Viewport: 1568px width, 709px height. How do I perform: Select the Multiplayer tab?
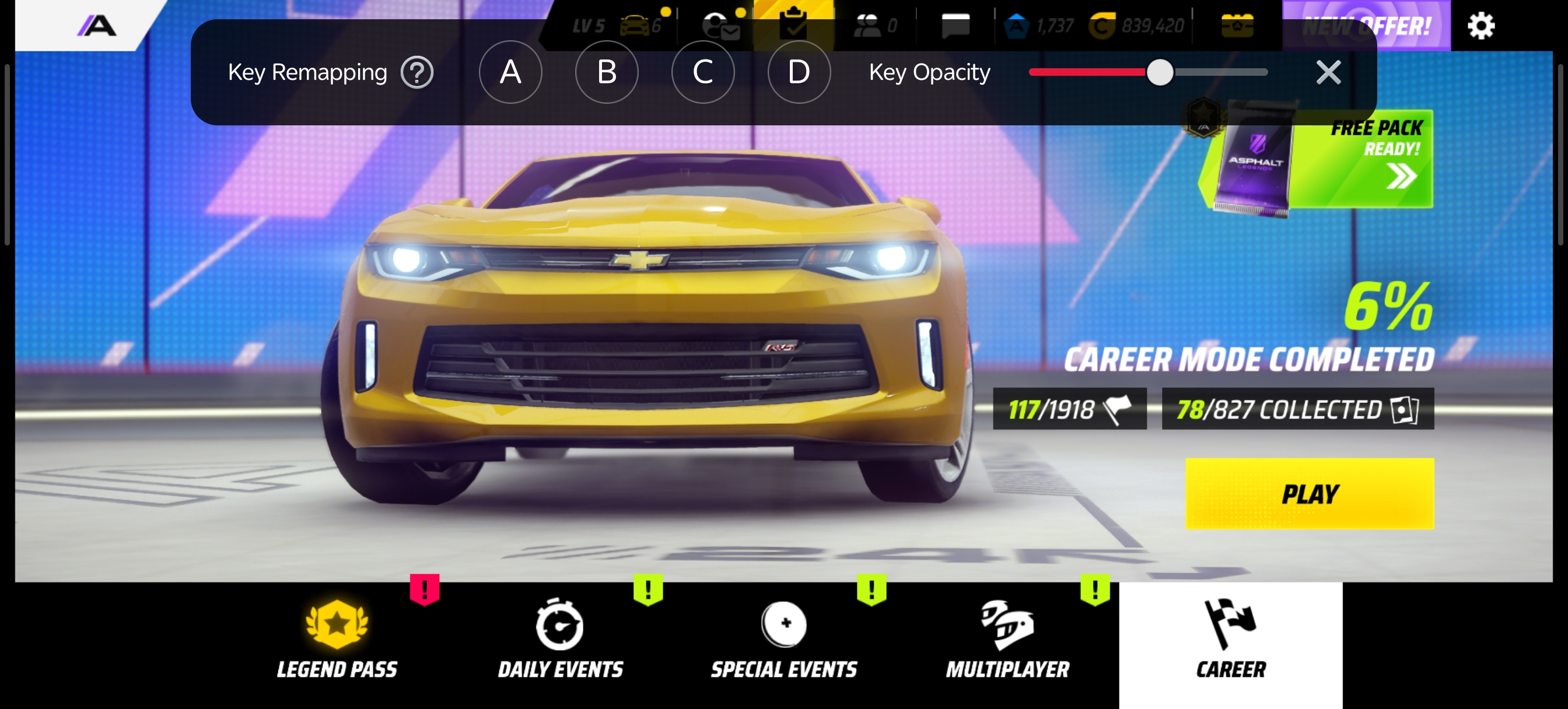[x=1007, y=639]
